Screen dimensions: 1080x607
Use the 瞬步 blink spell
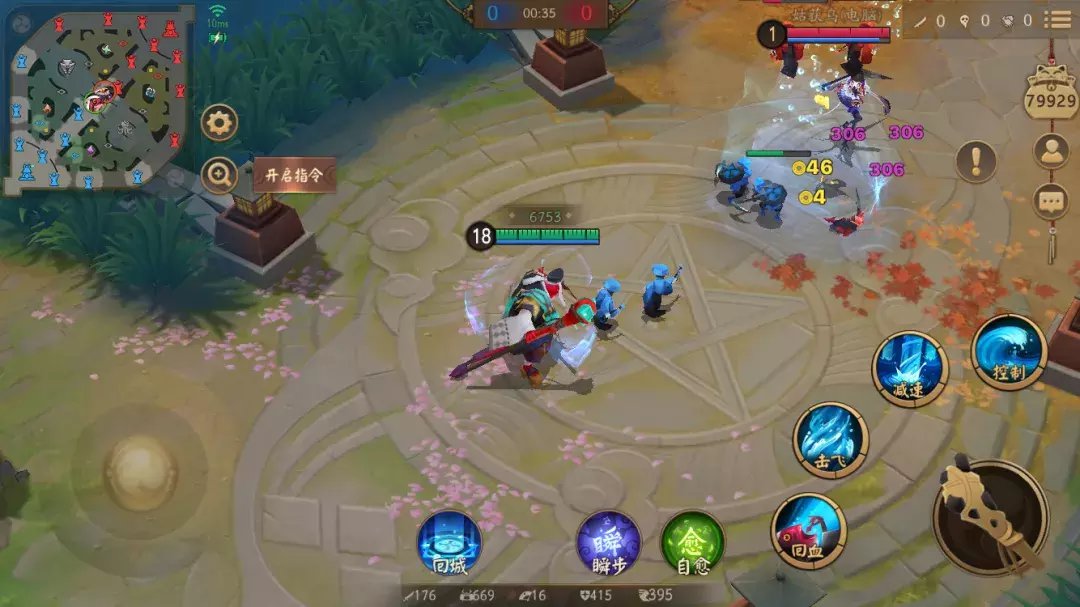pos(609,543)
